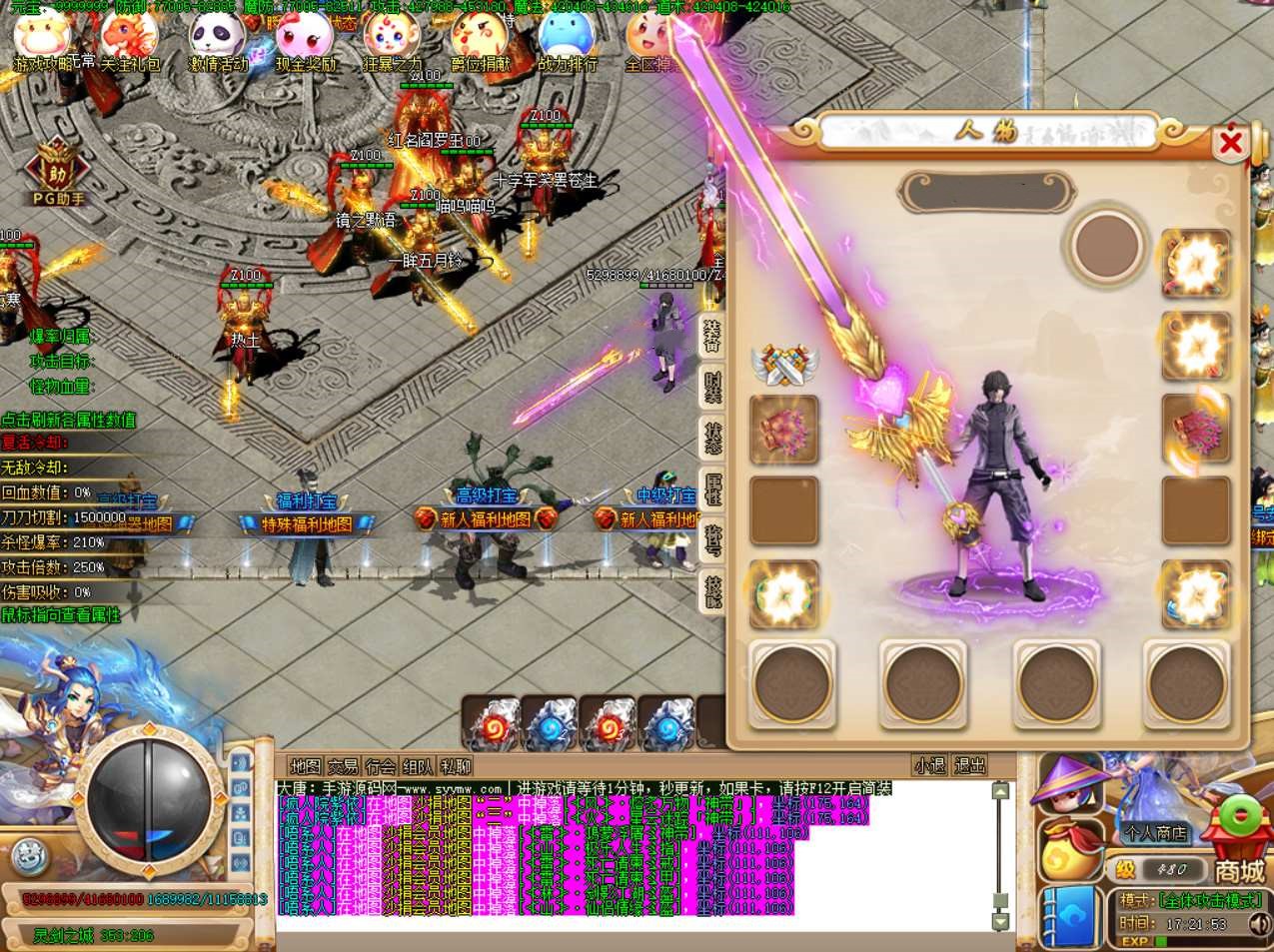
Task: Click the 地图 map chat button
Action: (x=305, y=766)
